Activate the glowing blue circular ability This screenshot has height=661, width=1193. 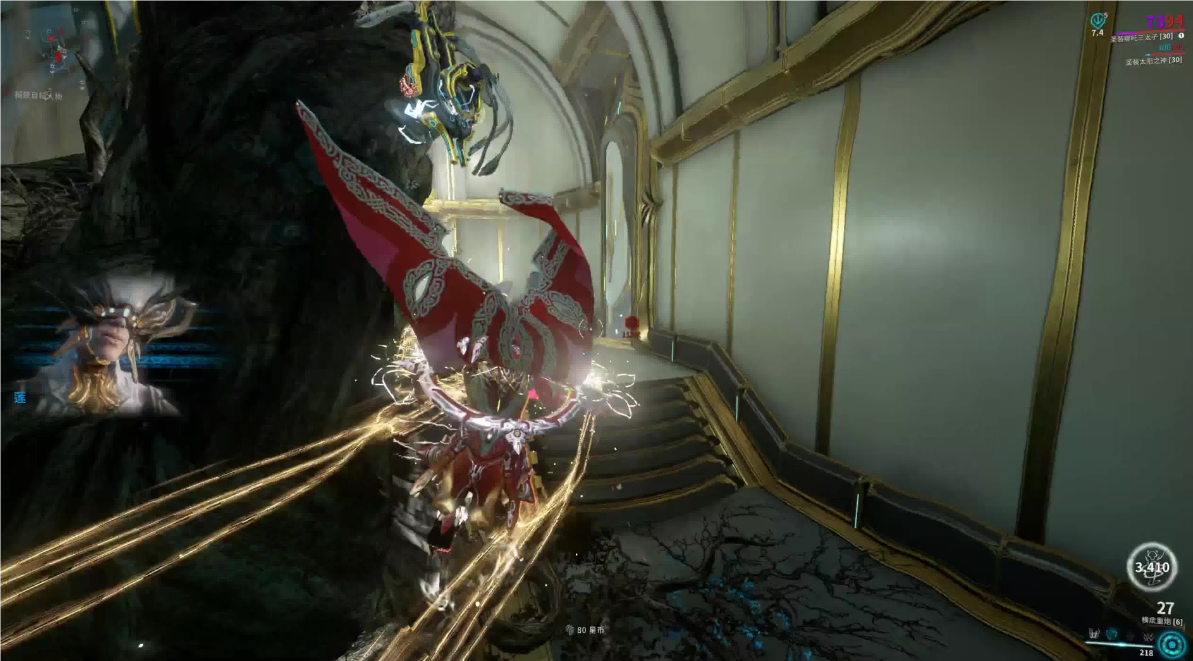click(1172, 643)
